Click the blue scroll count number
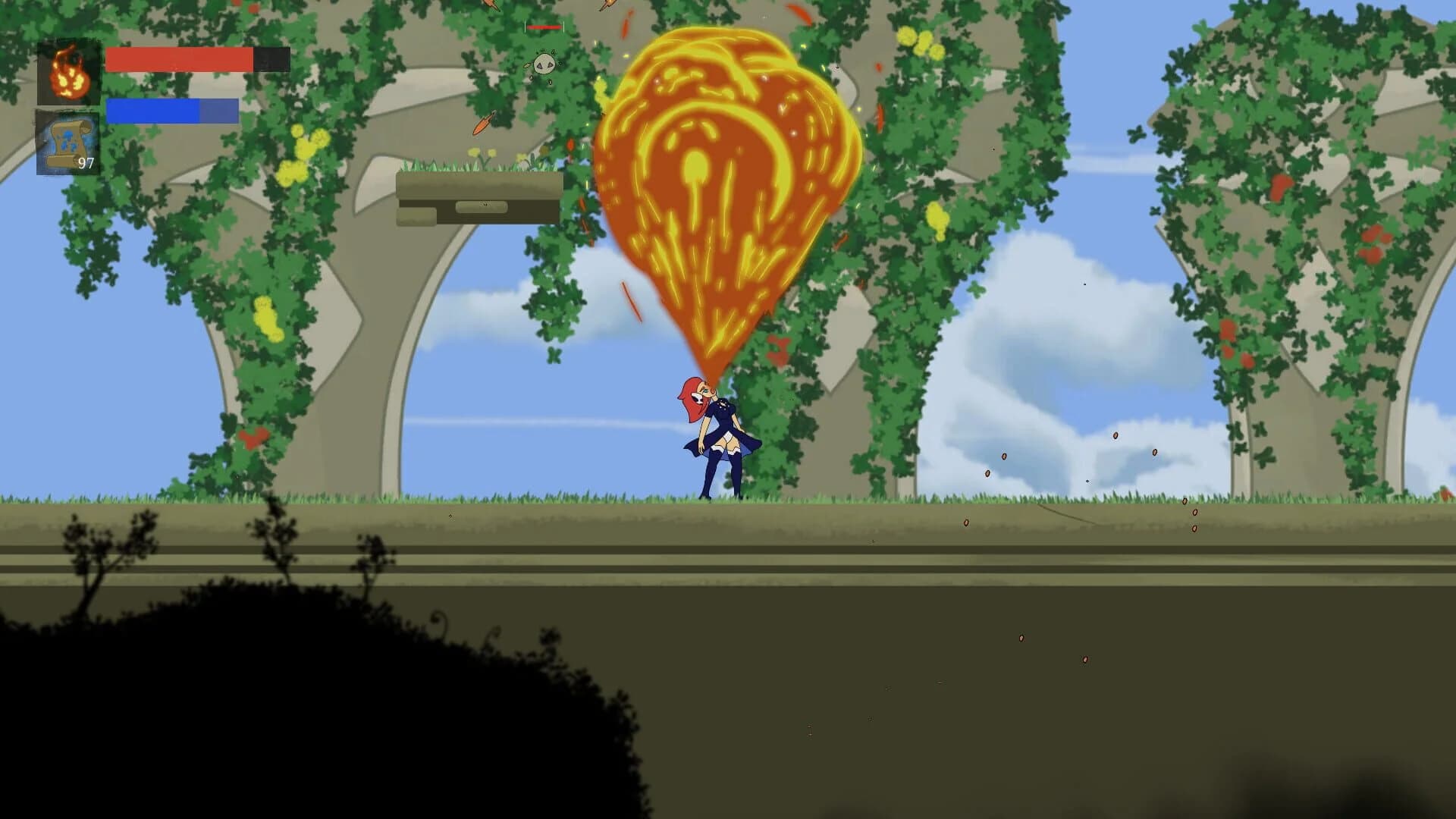 (86, 162)
